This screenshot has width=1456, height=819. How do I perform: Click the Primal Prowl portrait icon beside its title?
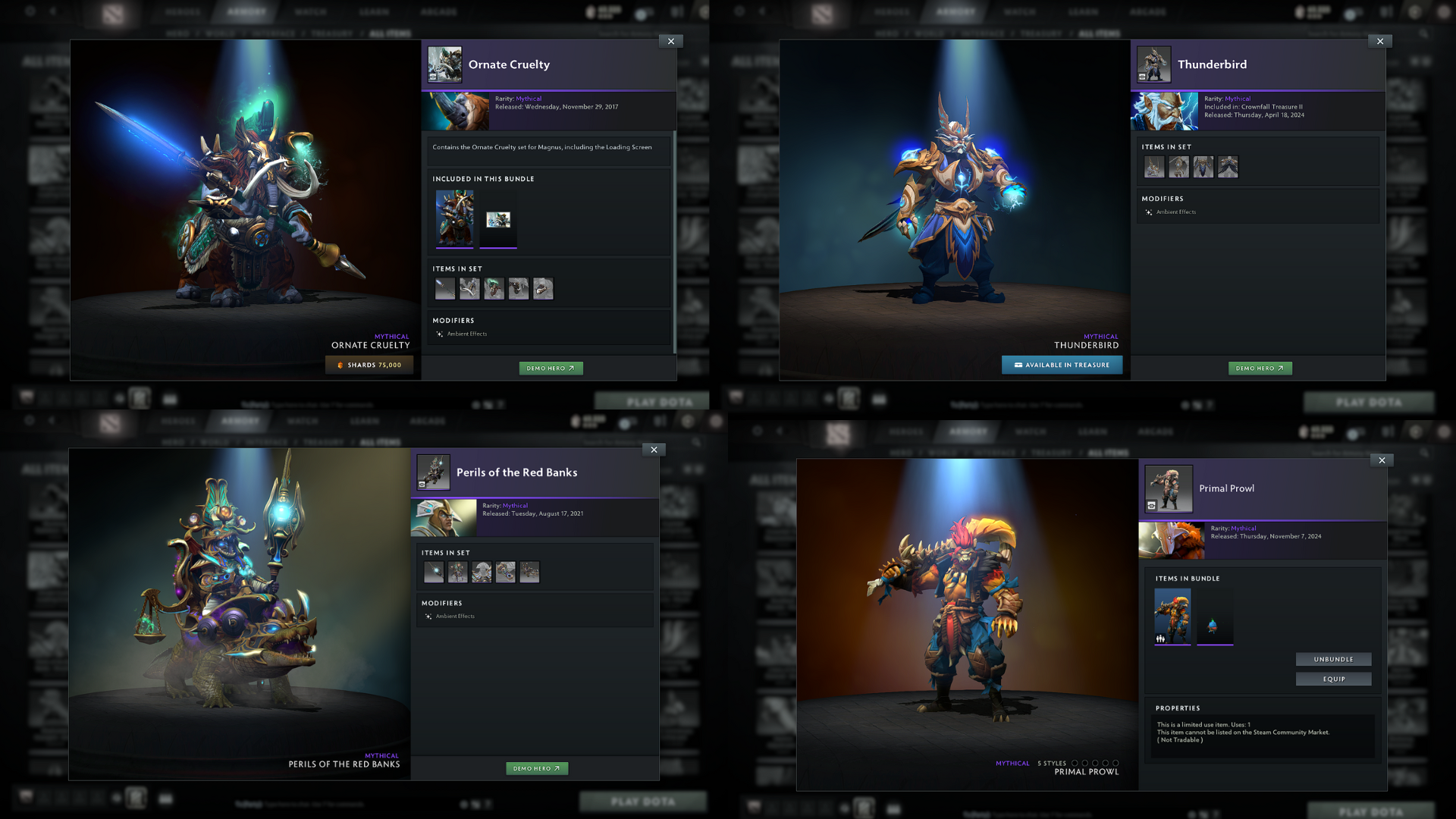point(1169,489)
